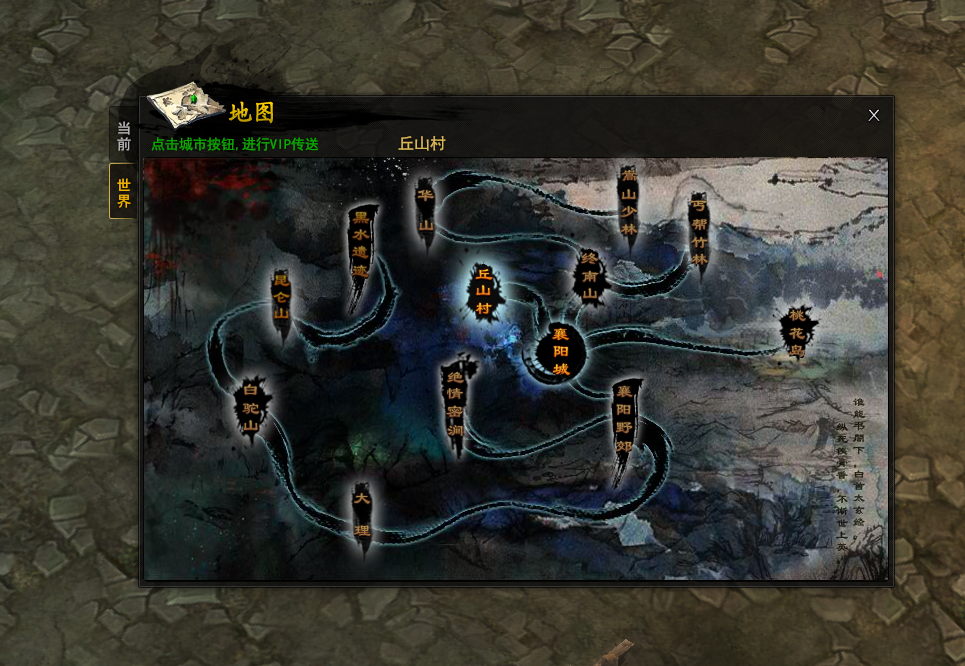Choose the 黑水遗迹 location marker
The image size is (965, 666).
(x=361, y=244)
